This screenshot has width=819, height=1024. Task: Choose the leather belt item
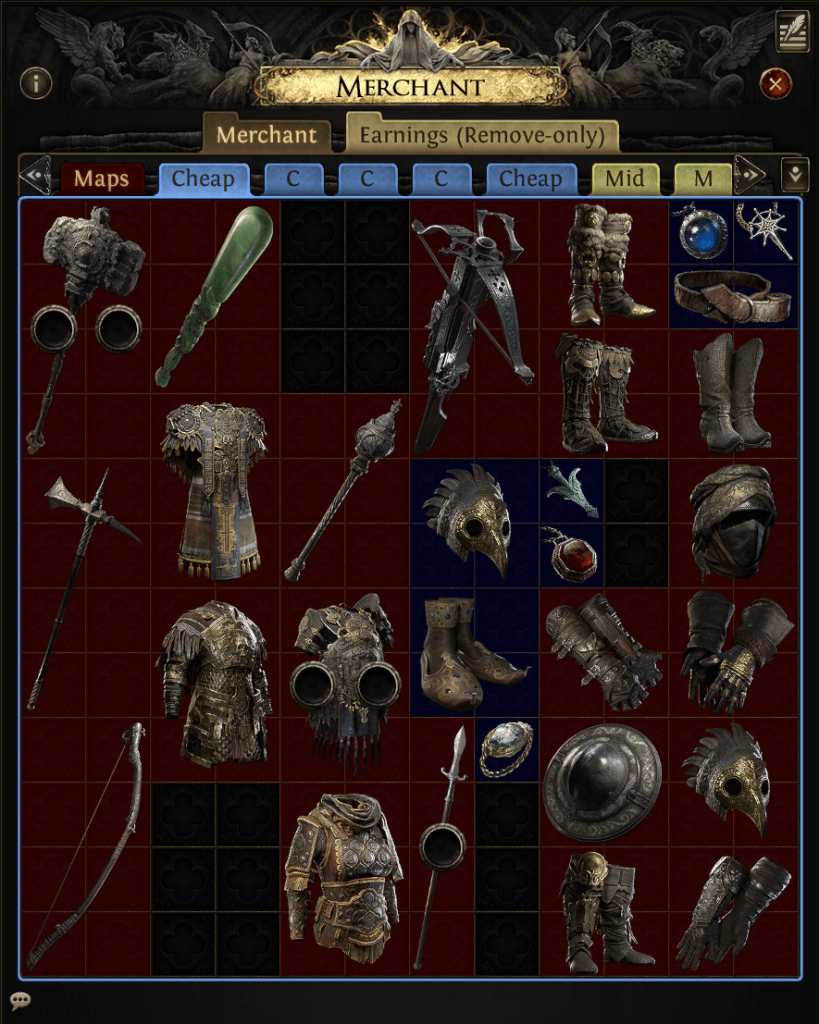point(735,295)
